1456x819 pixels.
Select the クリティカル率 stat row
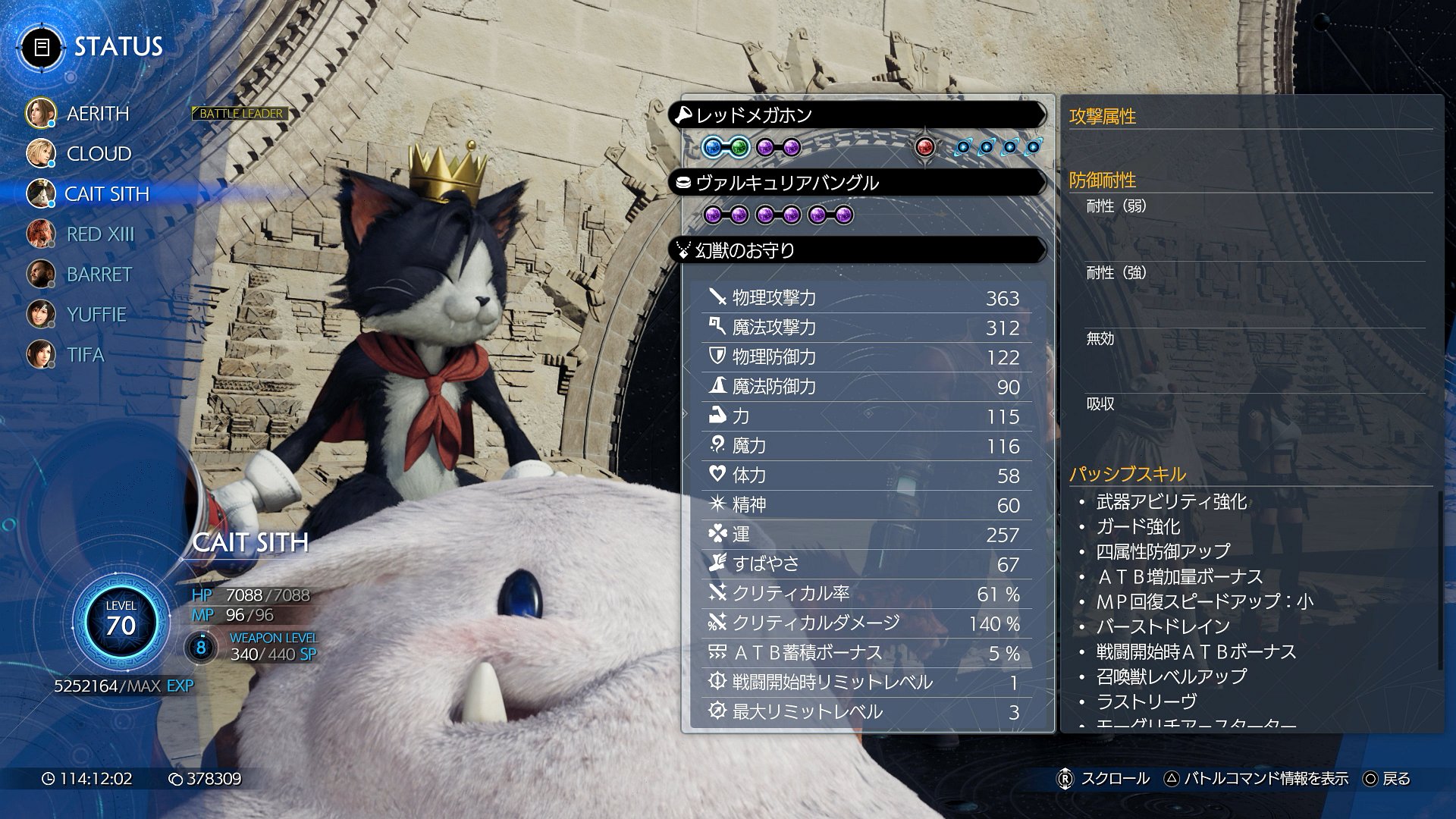(x=864, y=594)
